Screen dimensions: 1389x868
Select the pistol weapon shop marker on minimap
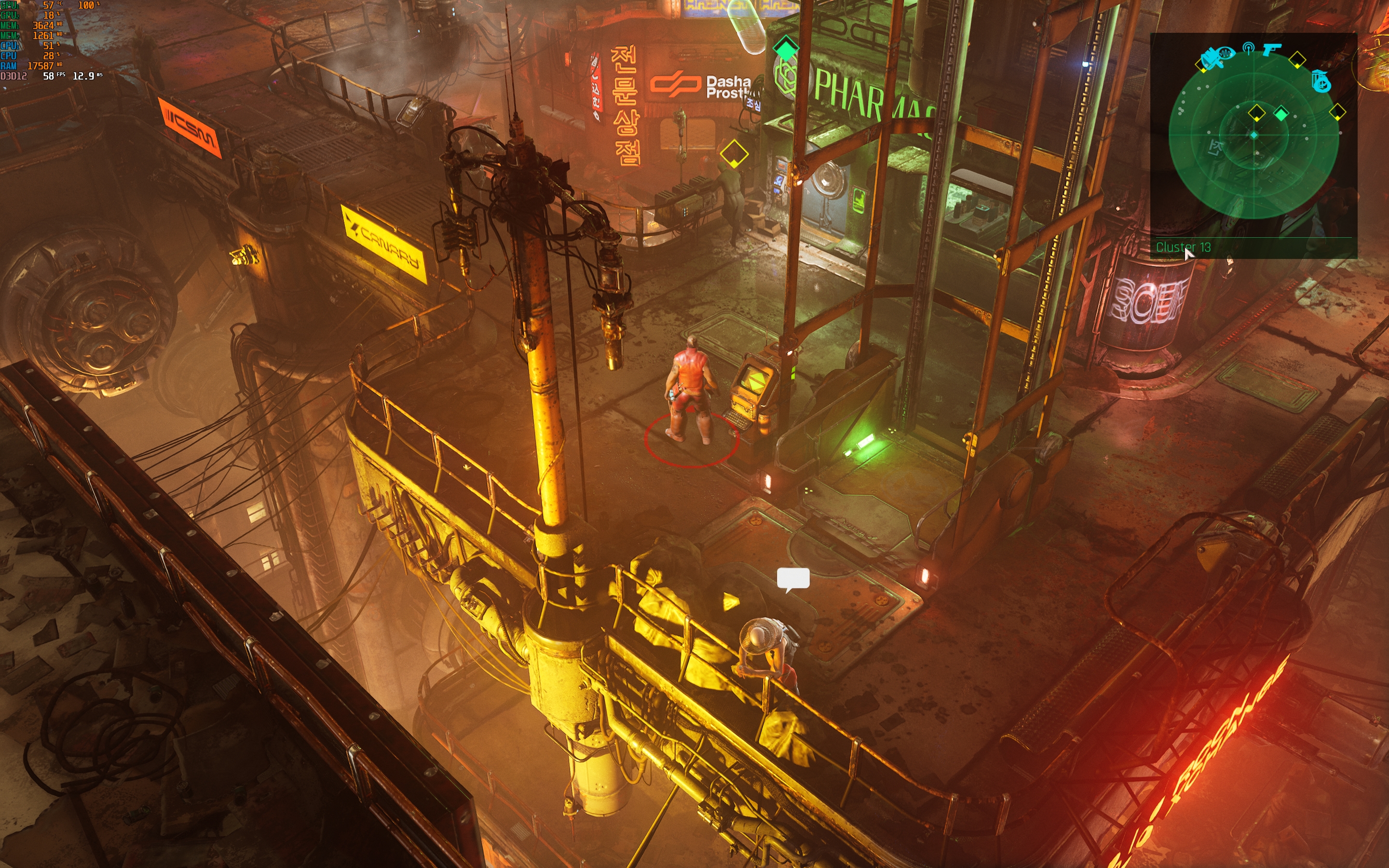click(x=1271, y=49)
